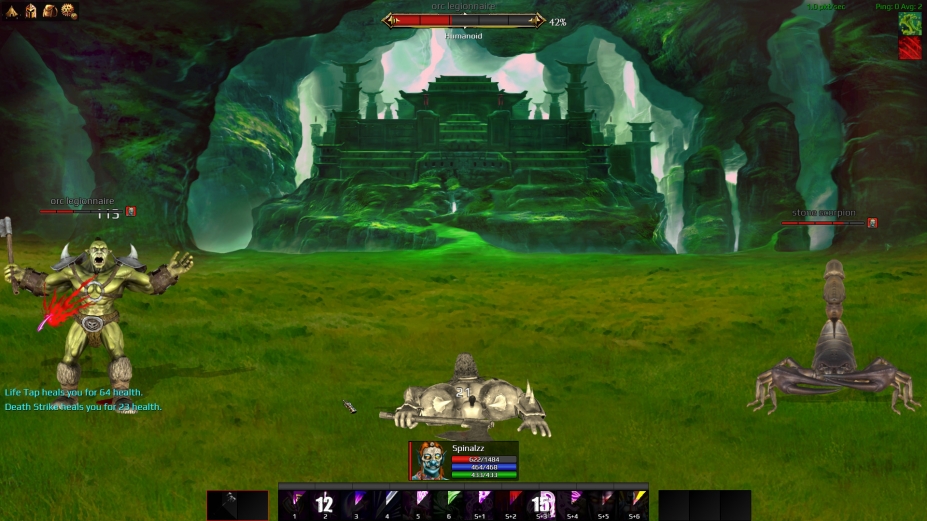The width and height of the screenshot is (927, 521).
Task: Open the gear settings icon
Action: pos(68,11)
